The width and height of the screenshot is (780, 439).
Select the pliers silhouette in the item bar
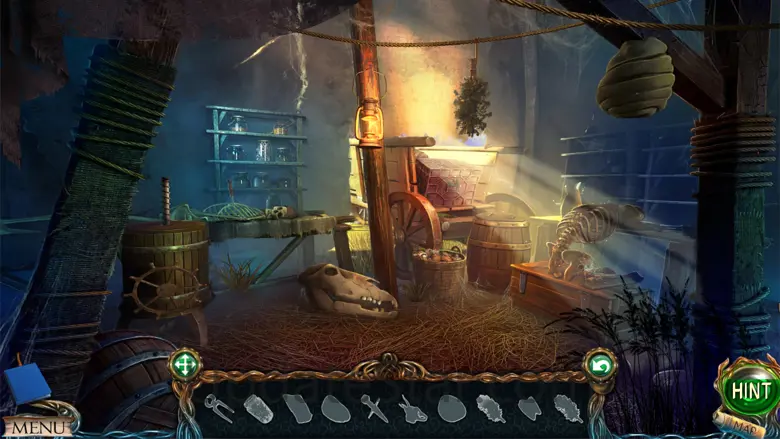tap(219, 407)
